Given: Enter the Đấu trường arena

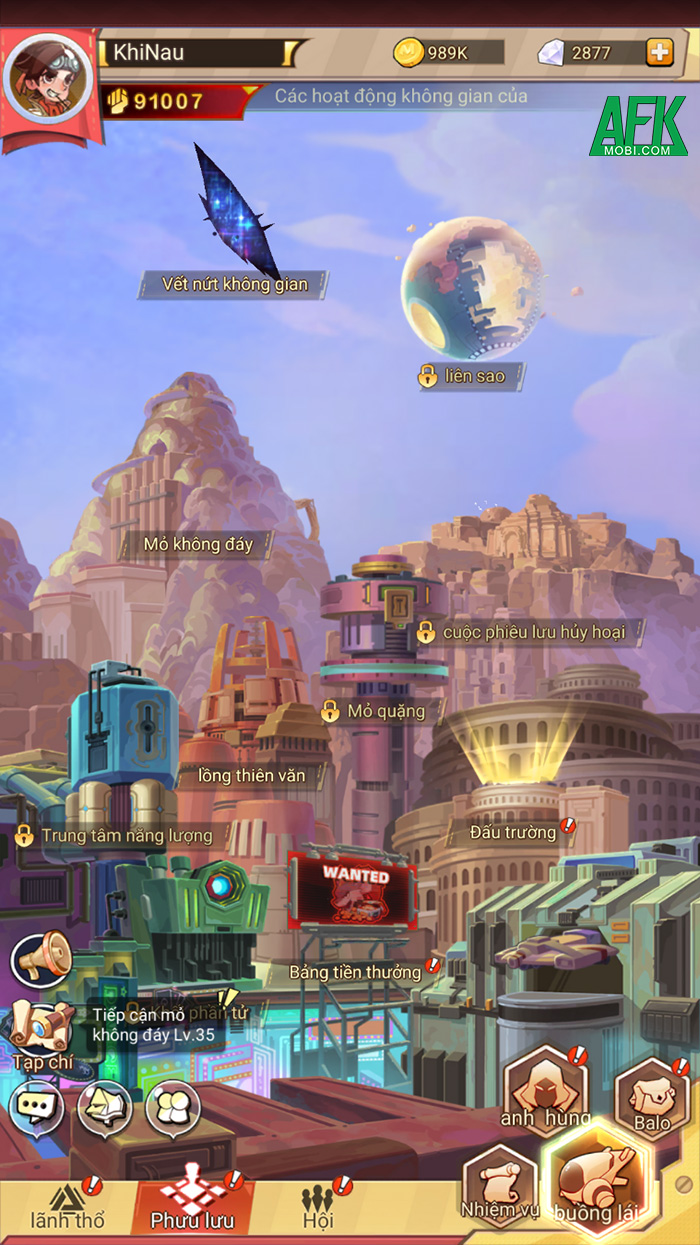Looking at the screenshot, I should tap(513, 832).
